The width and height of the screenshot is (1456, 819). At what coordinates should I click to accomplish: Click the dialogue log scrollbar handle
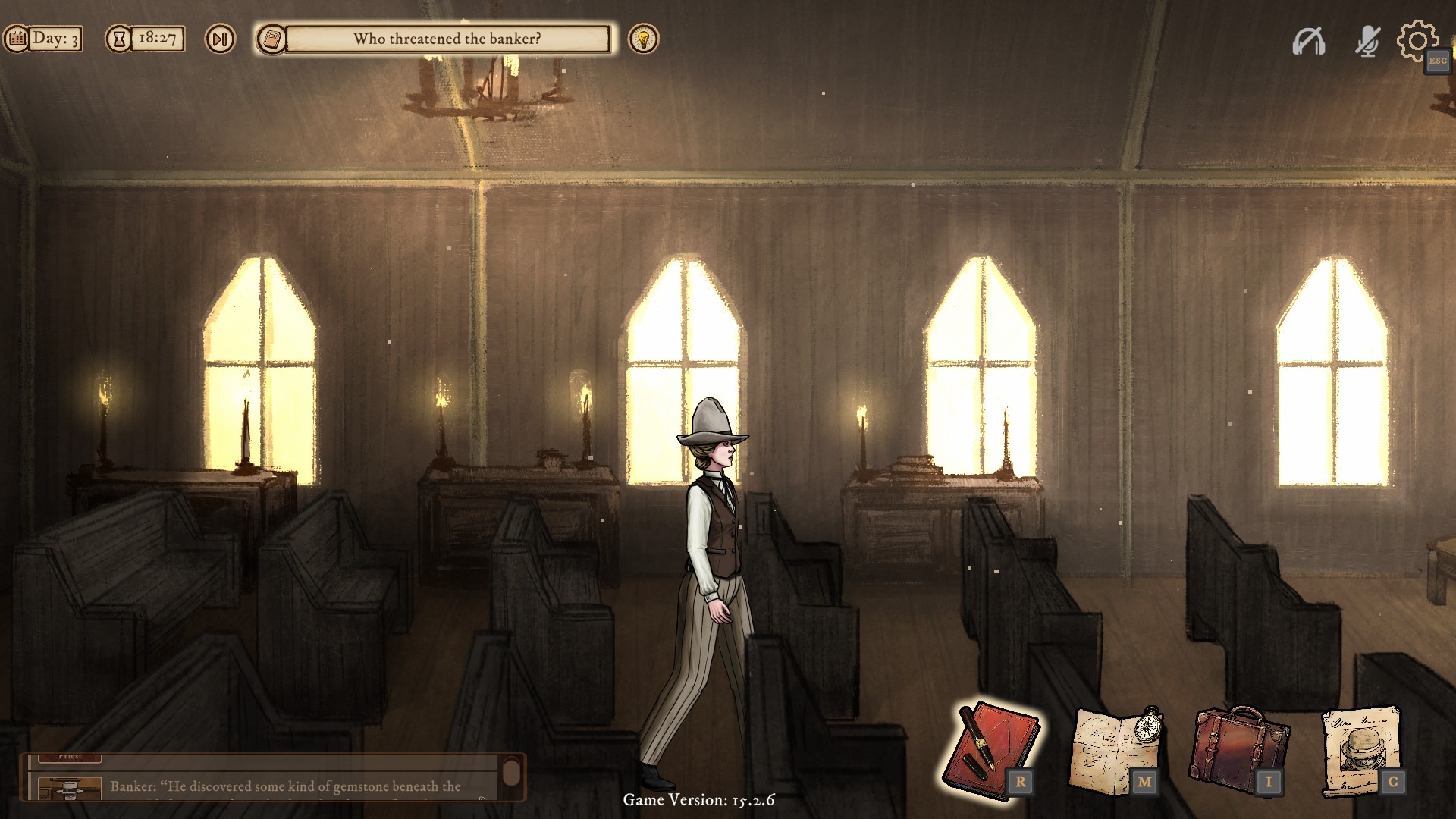pos(512,773)
